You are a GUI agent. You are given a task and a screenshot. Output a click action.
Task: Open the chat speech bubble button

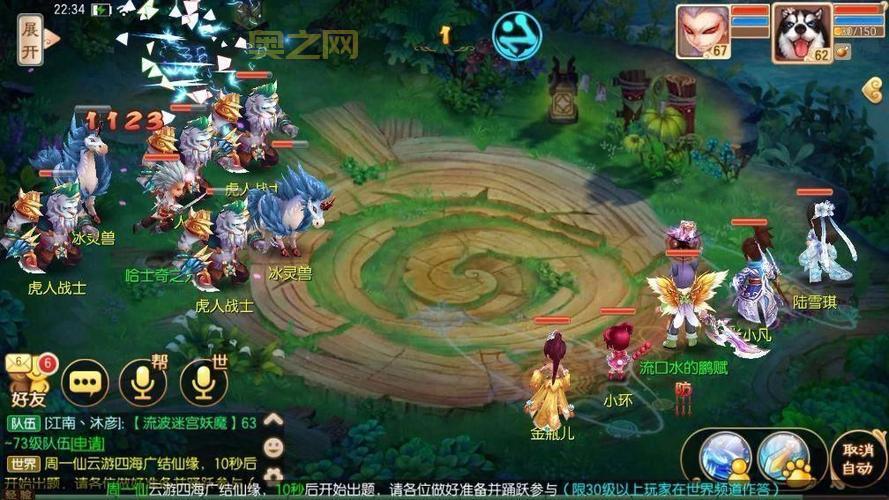pyautogui.click(x=85, y=381)
